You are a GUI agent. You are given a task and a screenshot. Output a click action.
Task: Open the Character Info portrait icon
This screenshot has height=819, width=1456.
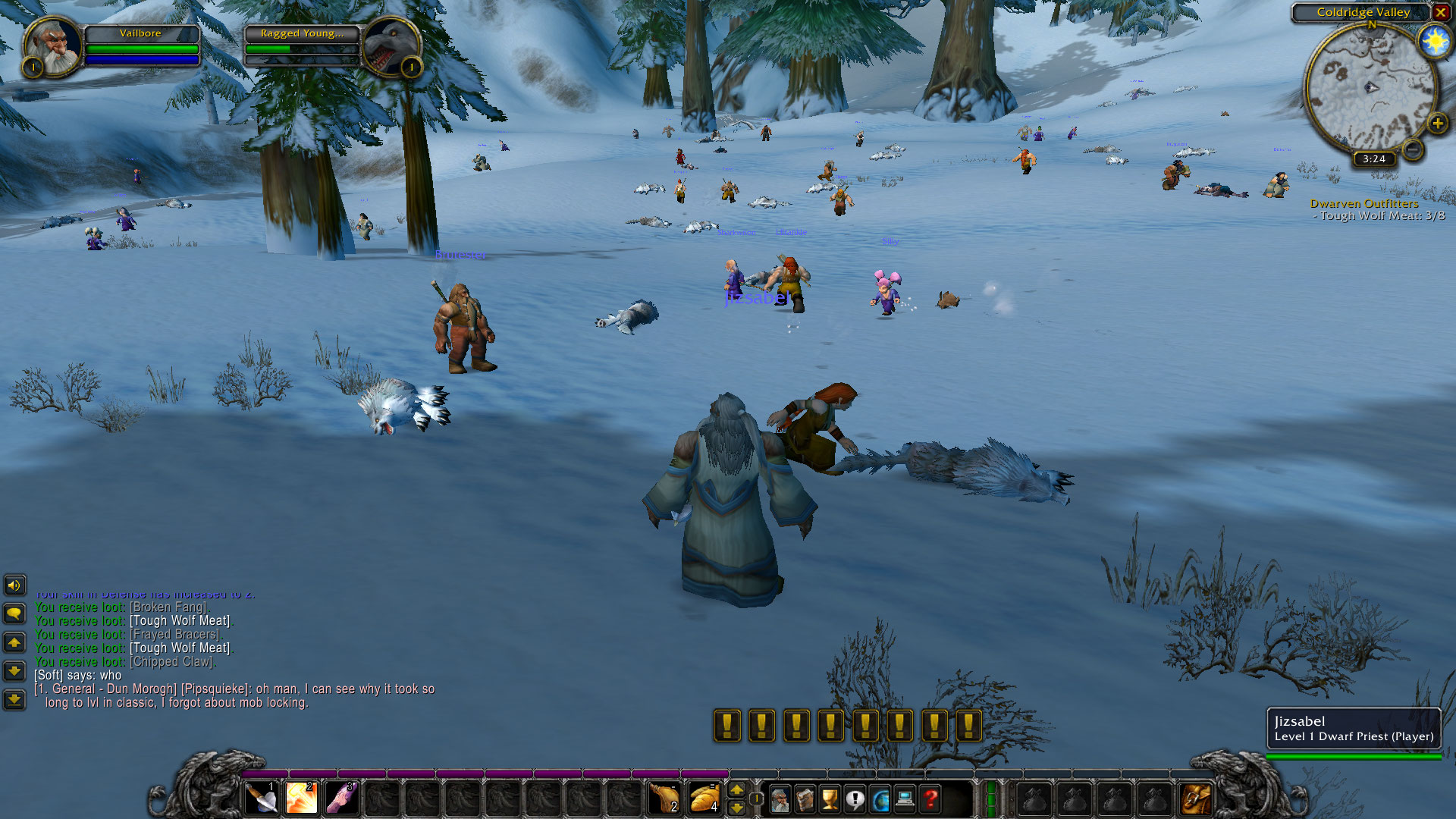[x=781, y=799]
